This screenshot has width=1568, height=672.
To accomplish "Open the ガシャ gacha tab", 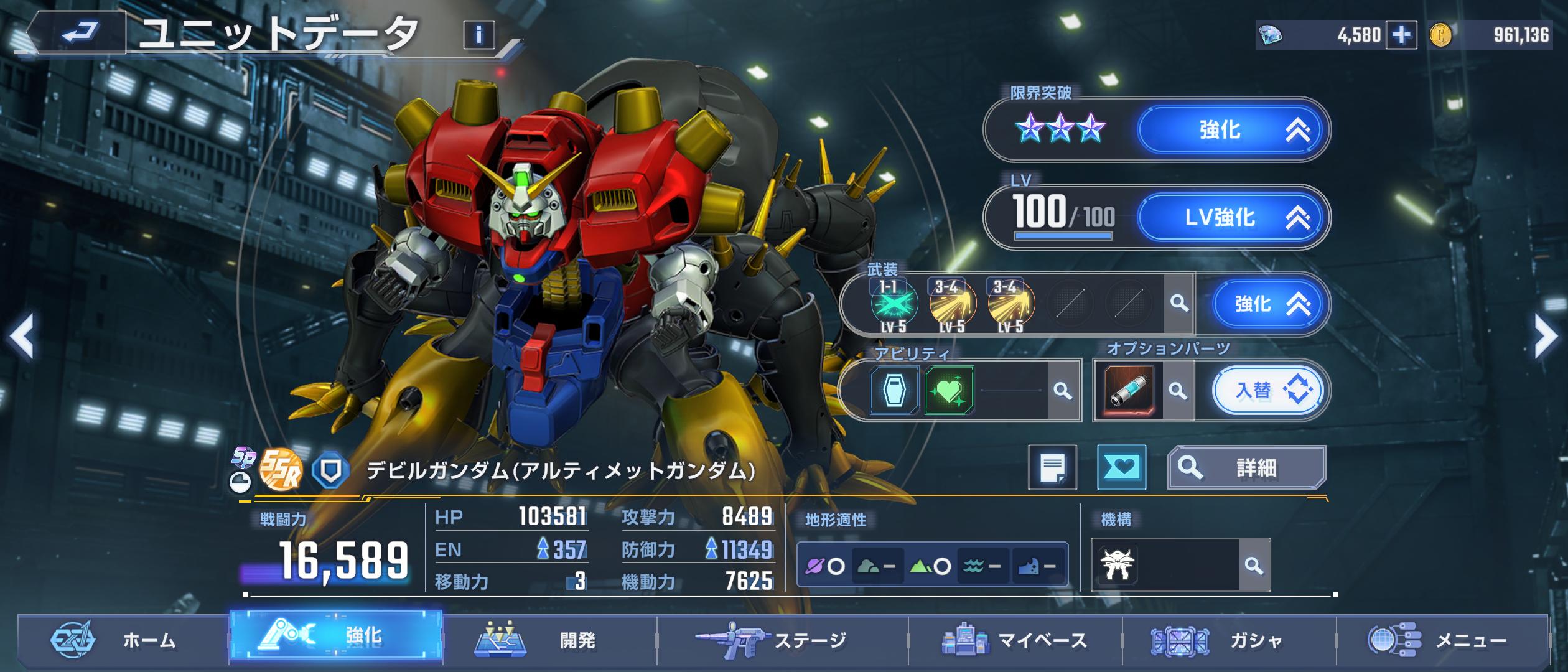I will [x=1229, y=640].
